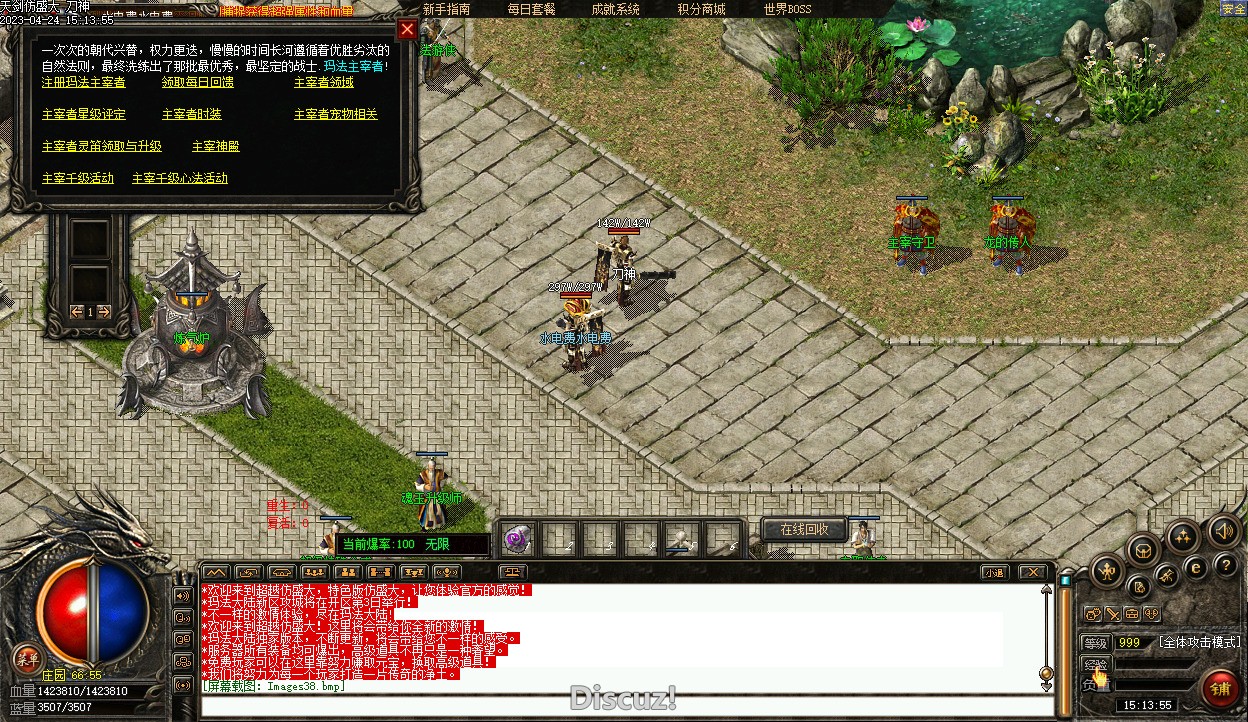This screenshot has width=1248, height=722.
Task: Select the 主宰者时装 link
Action: (x=192, y=114)
